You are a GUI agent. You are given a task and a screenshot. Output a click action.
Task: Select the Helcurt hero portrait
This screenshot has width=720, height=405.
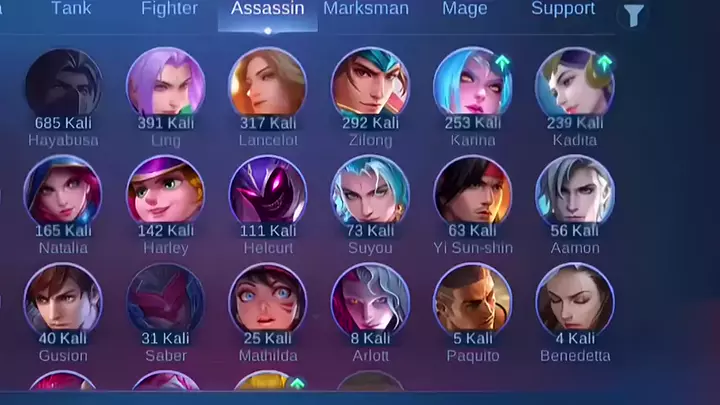click(268, 192)
